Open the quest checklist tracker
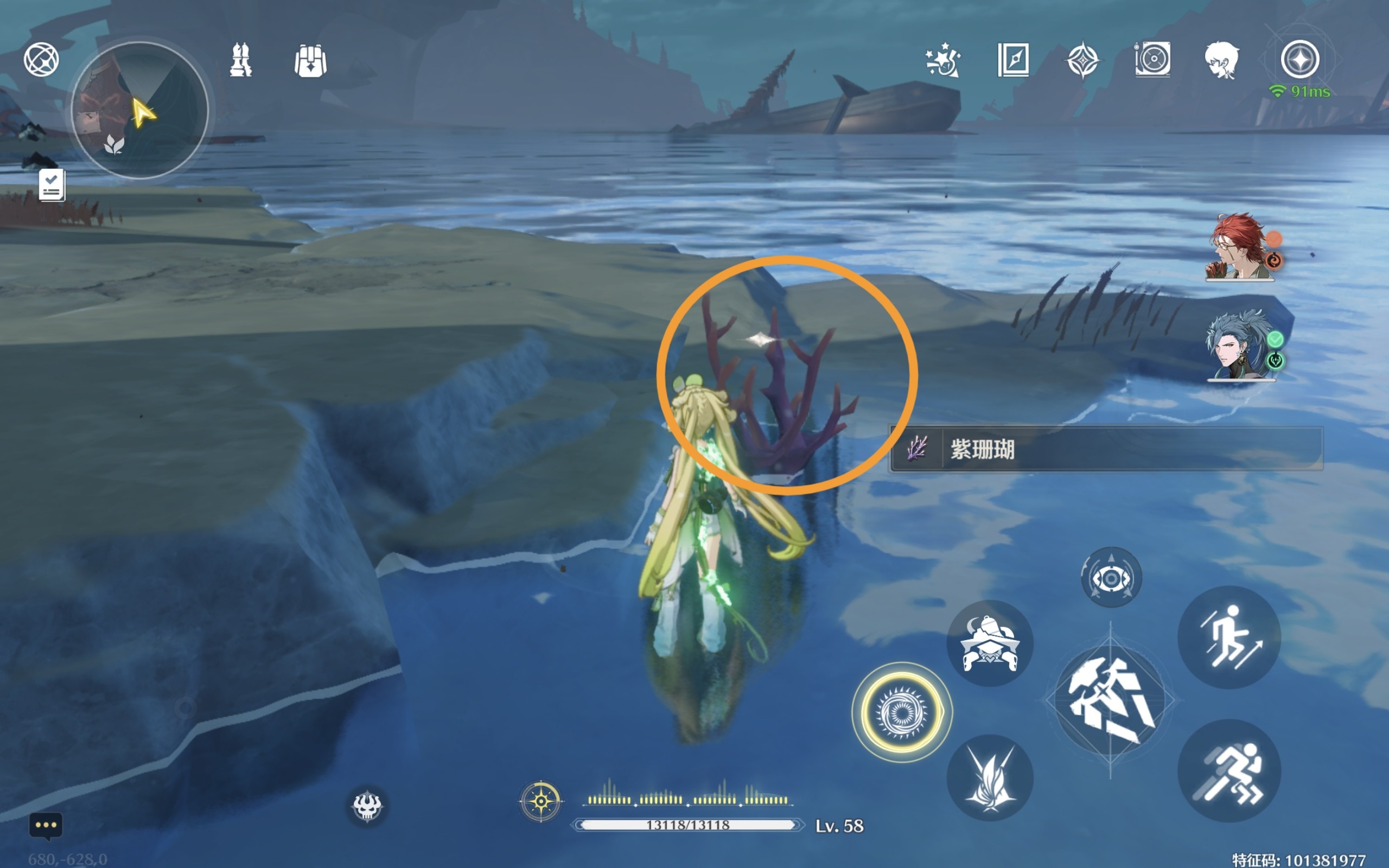Screen dimensions: 1389x868 pyautogui.click(x=52, y=185)
